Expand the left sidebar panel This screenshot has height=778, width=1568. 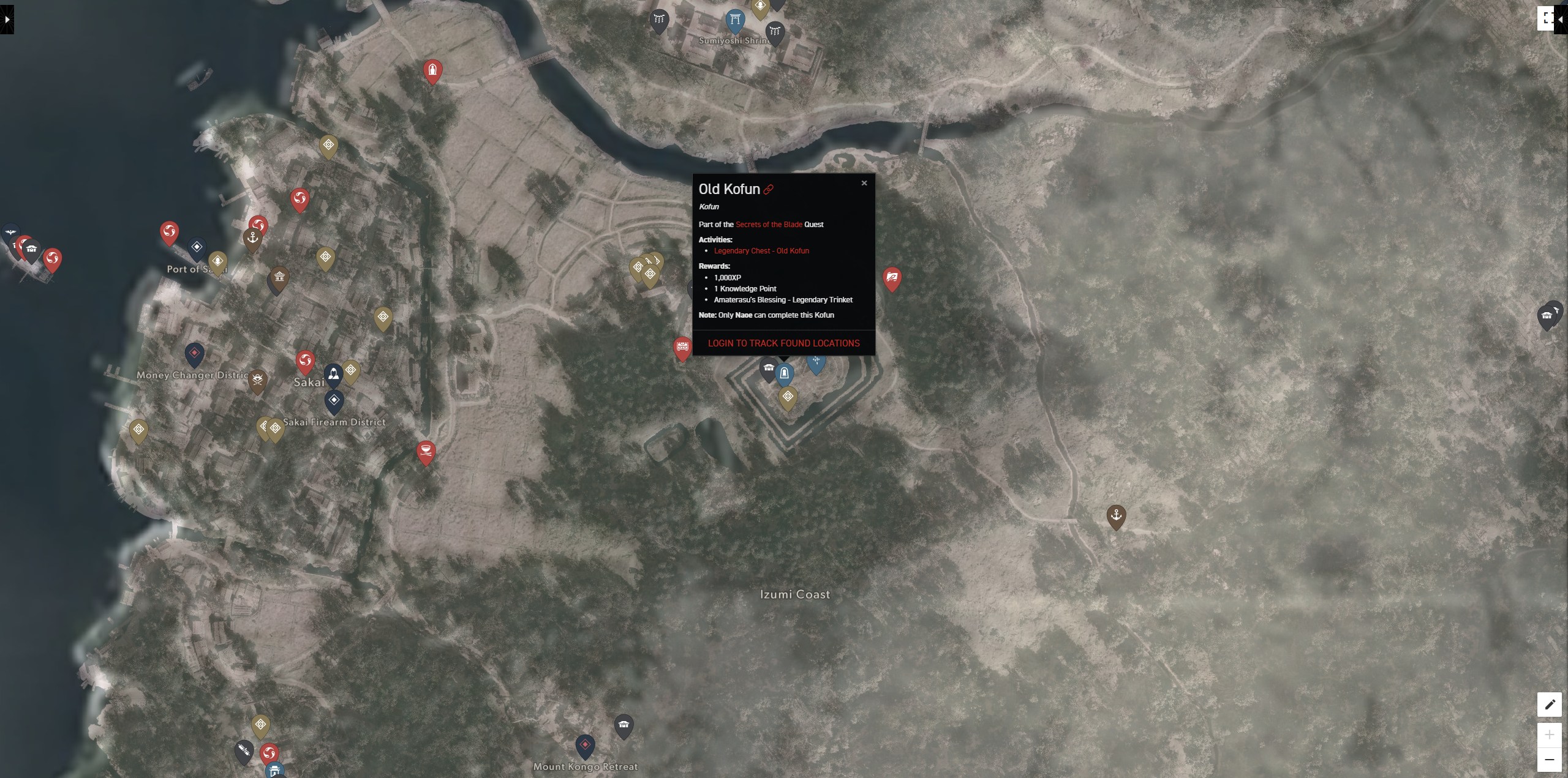7,19
